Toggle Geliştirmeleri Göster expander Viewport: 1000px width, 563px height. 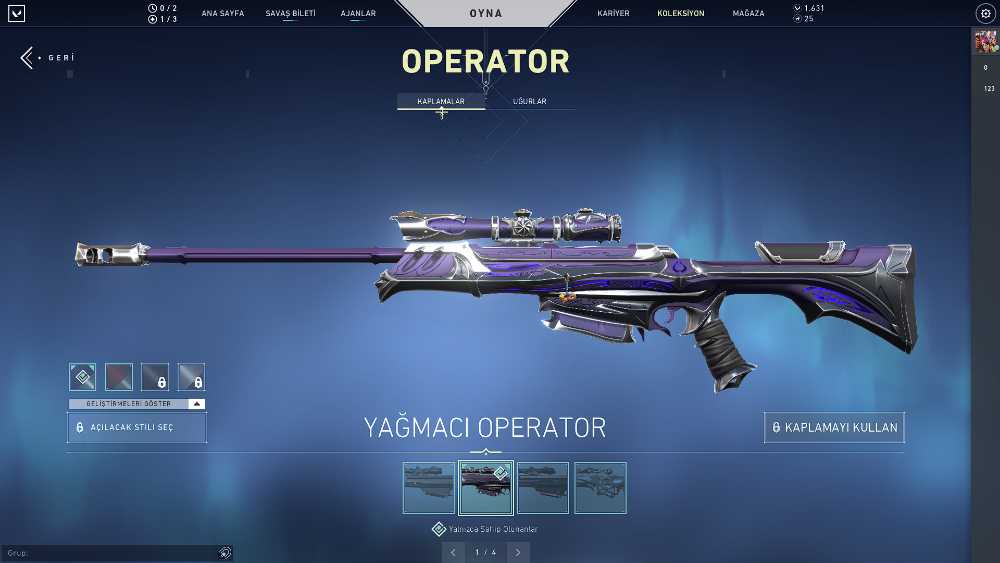click(x=137, y=404)
